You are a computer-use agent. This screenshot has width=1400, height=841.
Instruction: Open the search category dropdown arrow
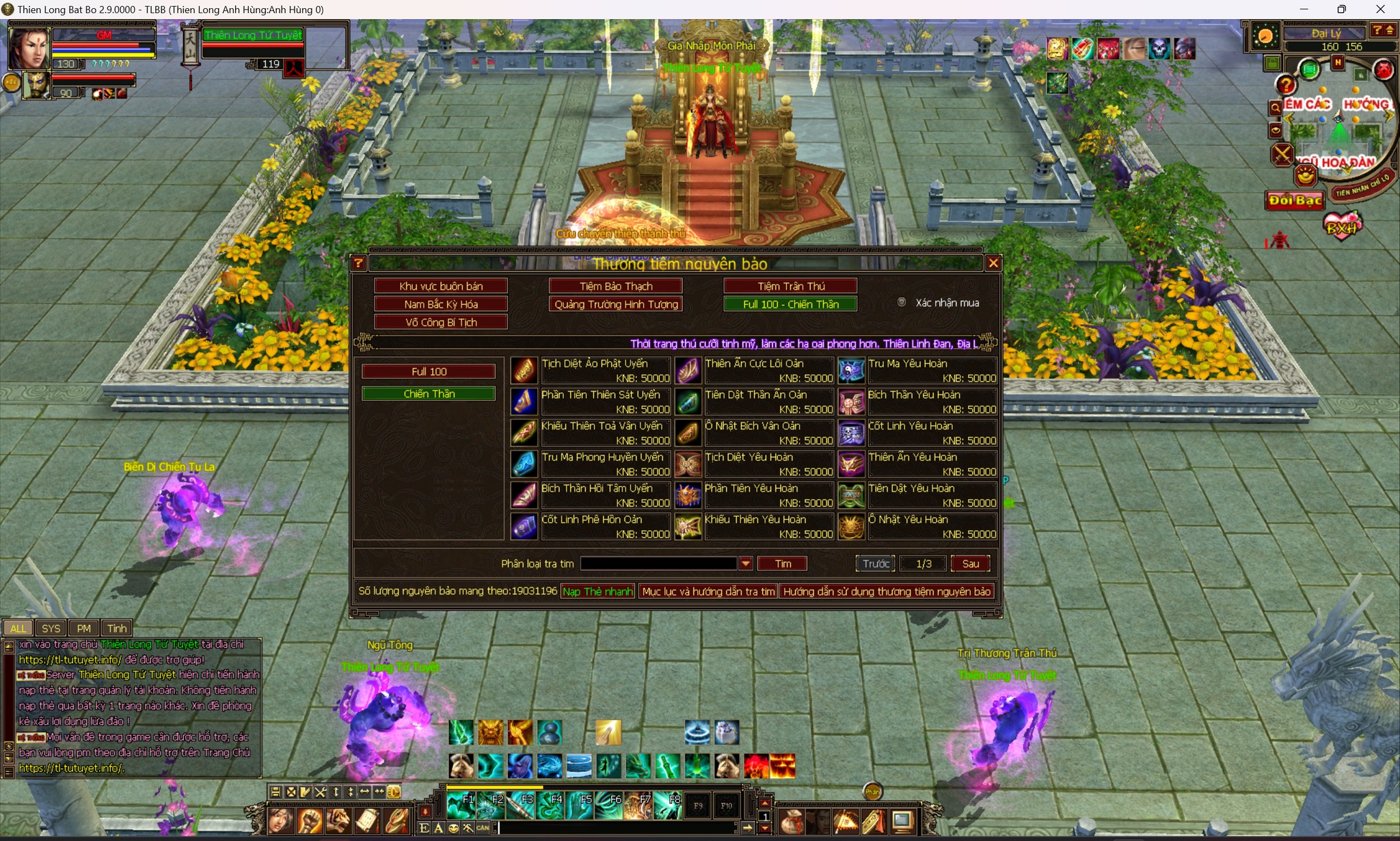(746, 563)
